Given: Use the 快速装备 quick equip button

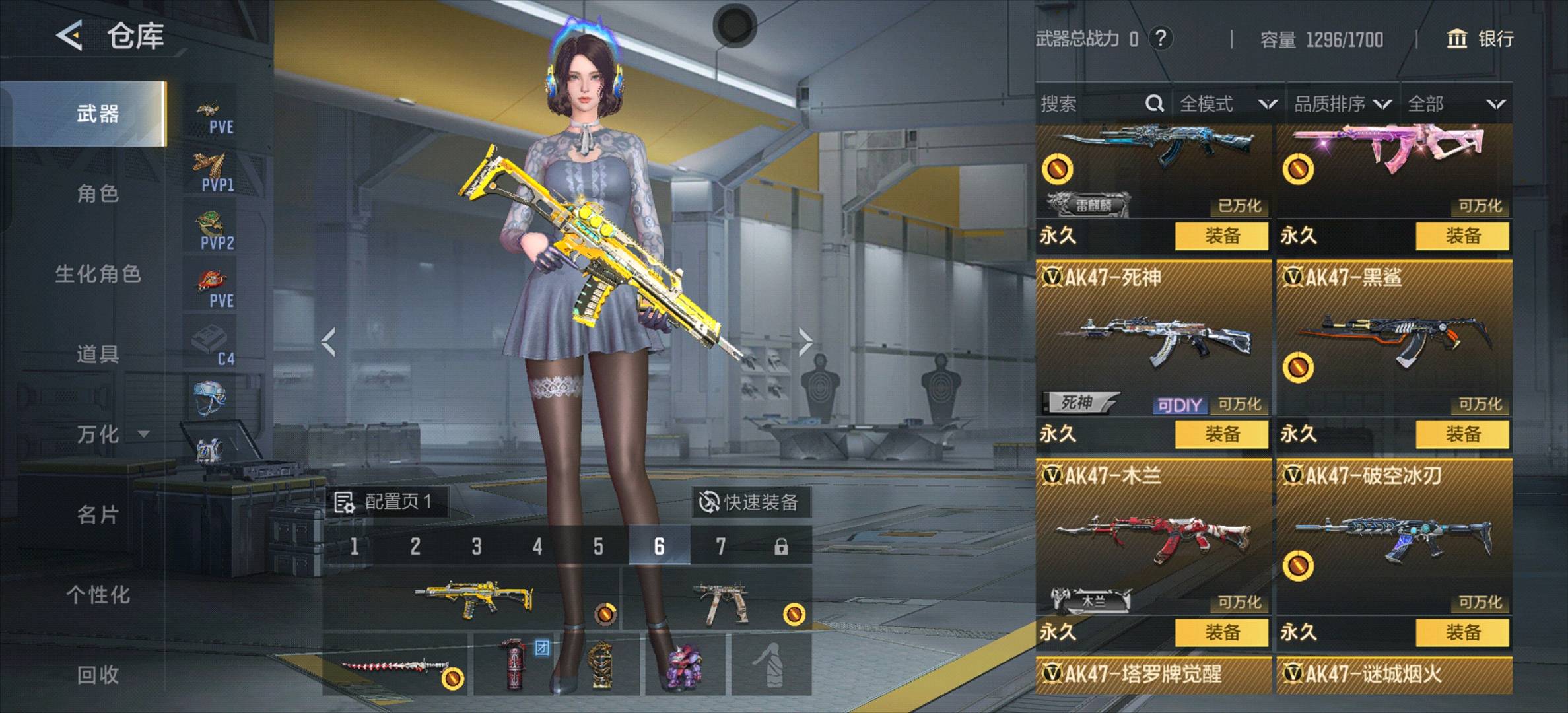Looking at the screenshot, I should click(749, 502).
